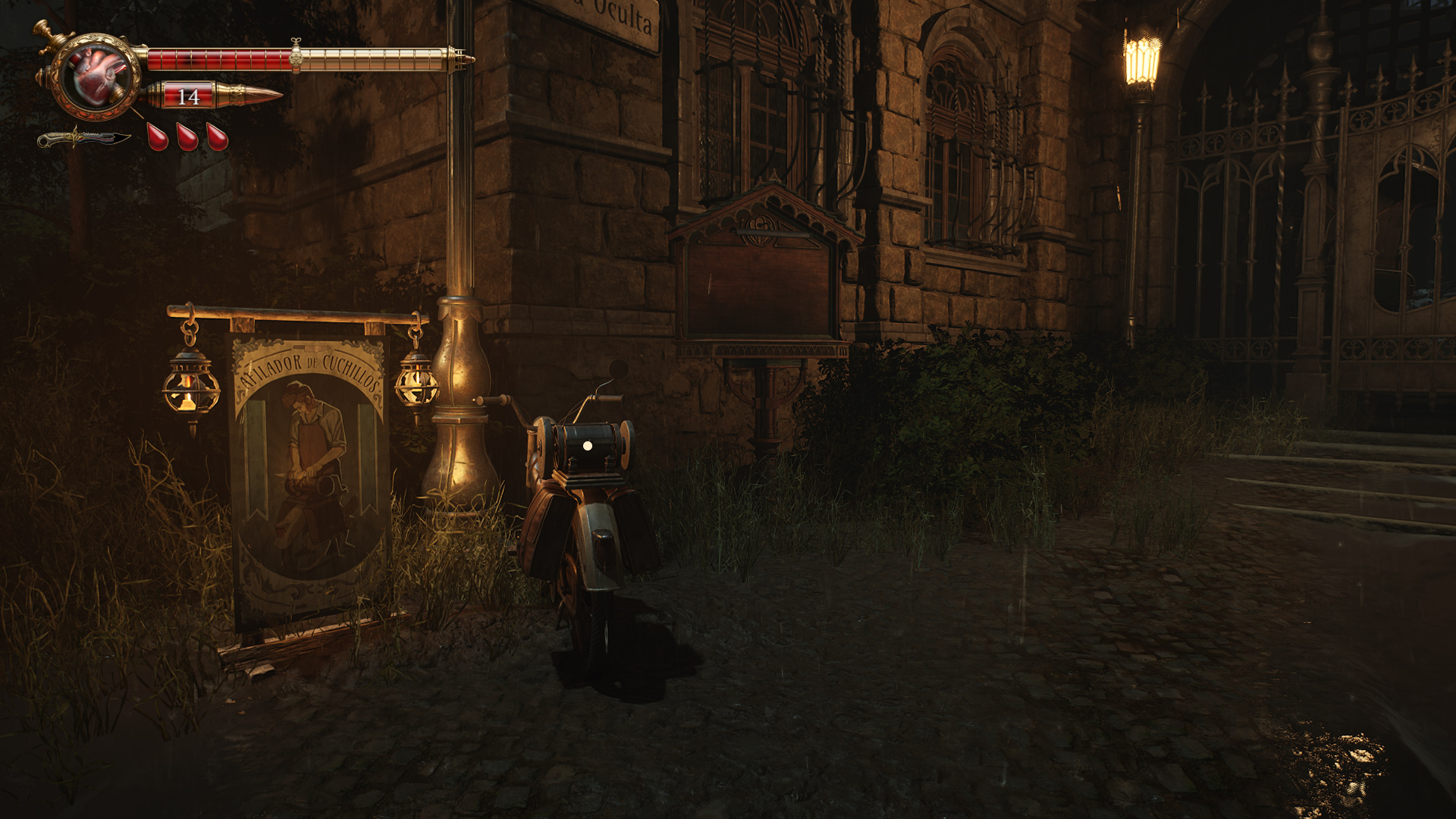Click the white interaction dot marker

[587, 447]
